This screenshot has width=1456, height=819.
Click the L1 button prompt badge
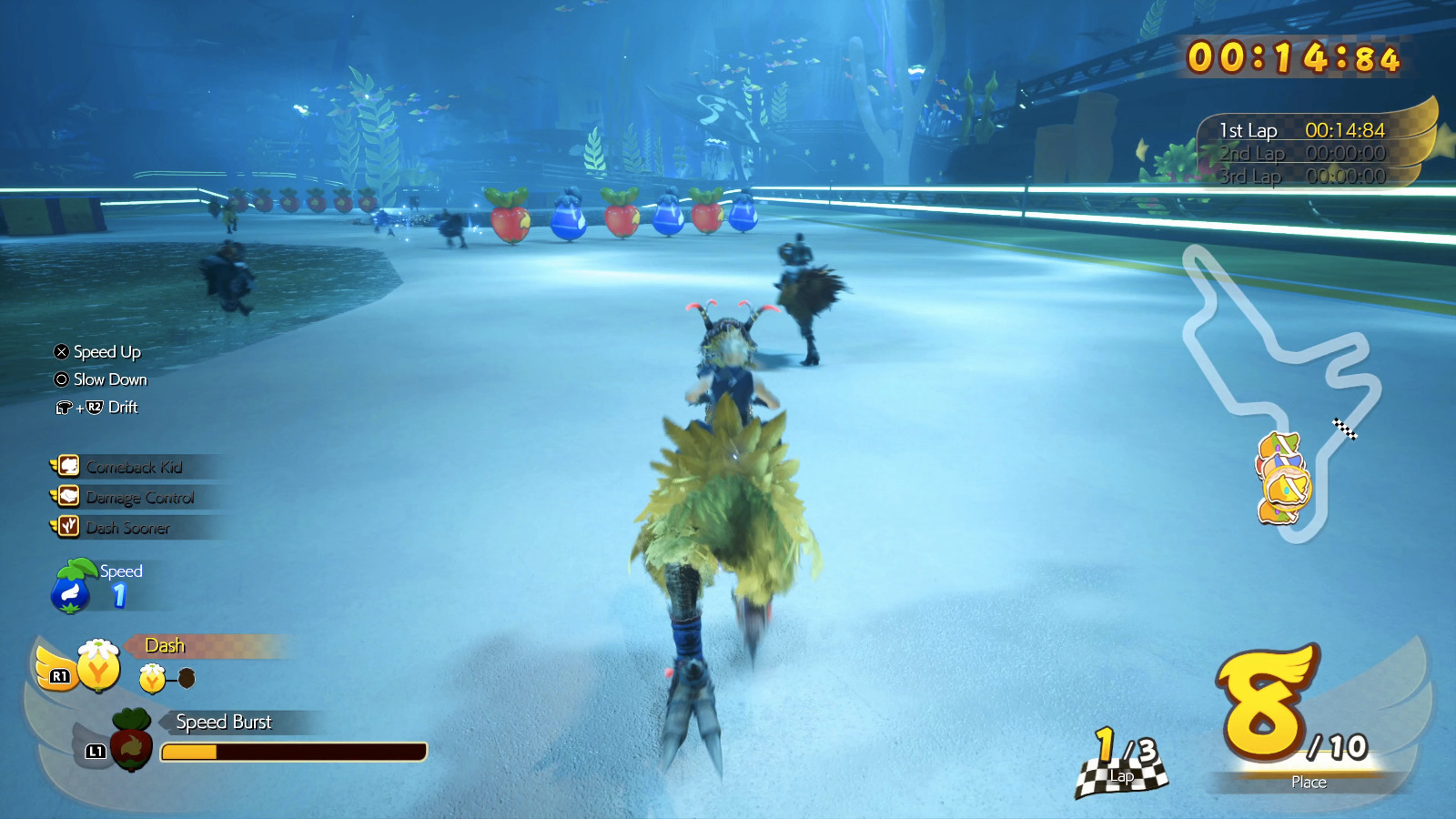point(94,750)
